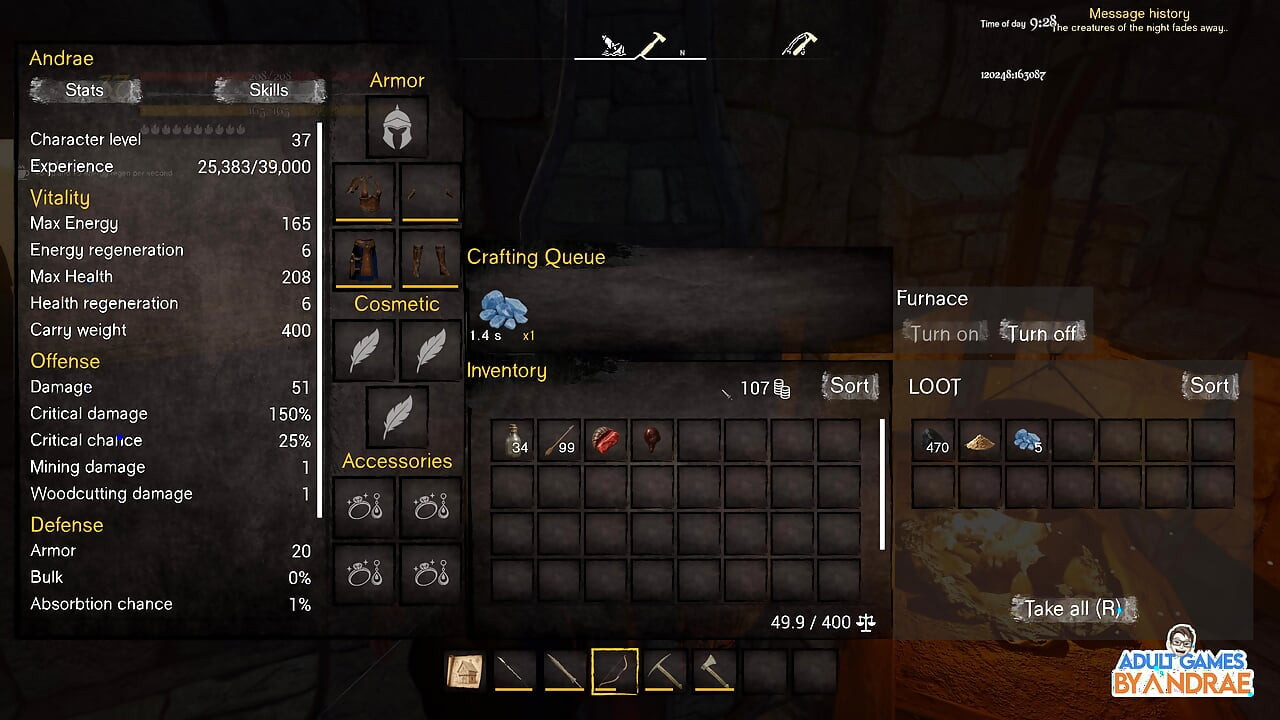Take all loot from the furnace
1280x720 pixels.
(1073, 608)
